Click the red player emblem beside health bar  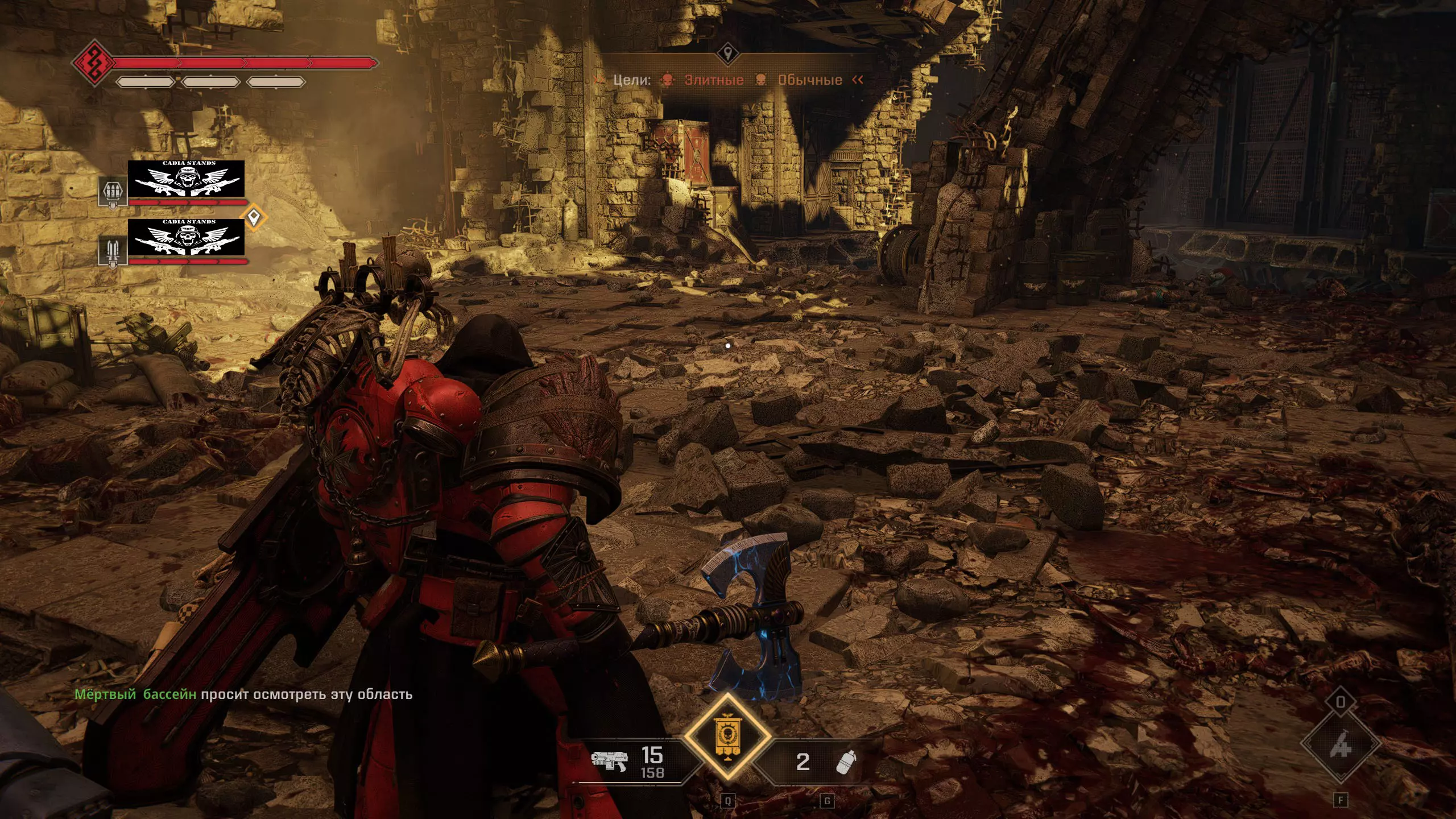(93, 63)
